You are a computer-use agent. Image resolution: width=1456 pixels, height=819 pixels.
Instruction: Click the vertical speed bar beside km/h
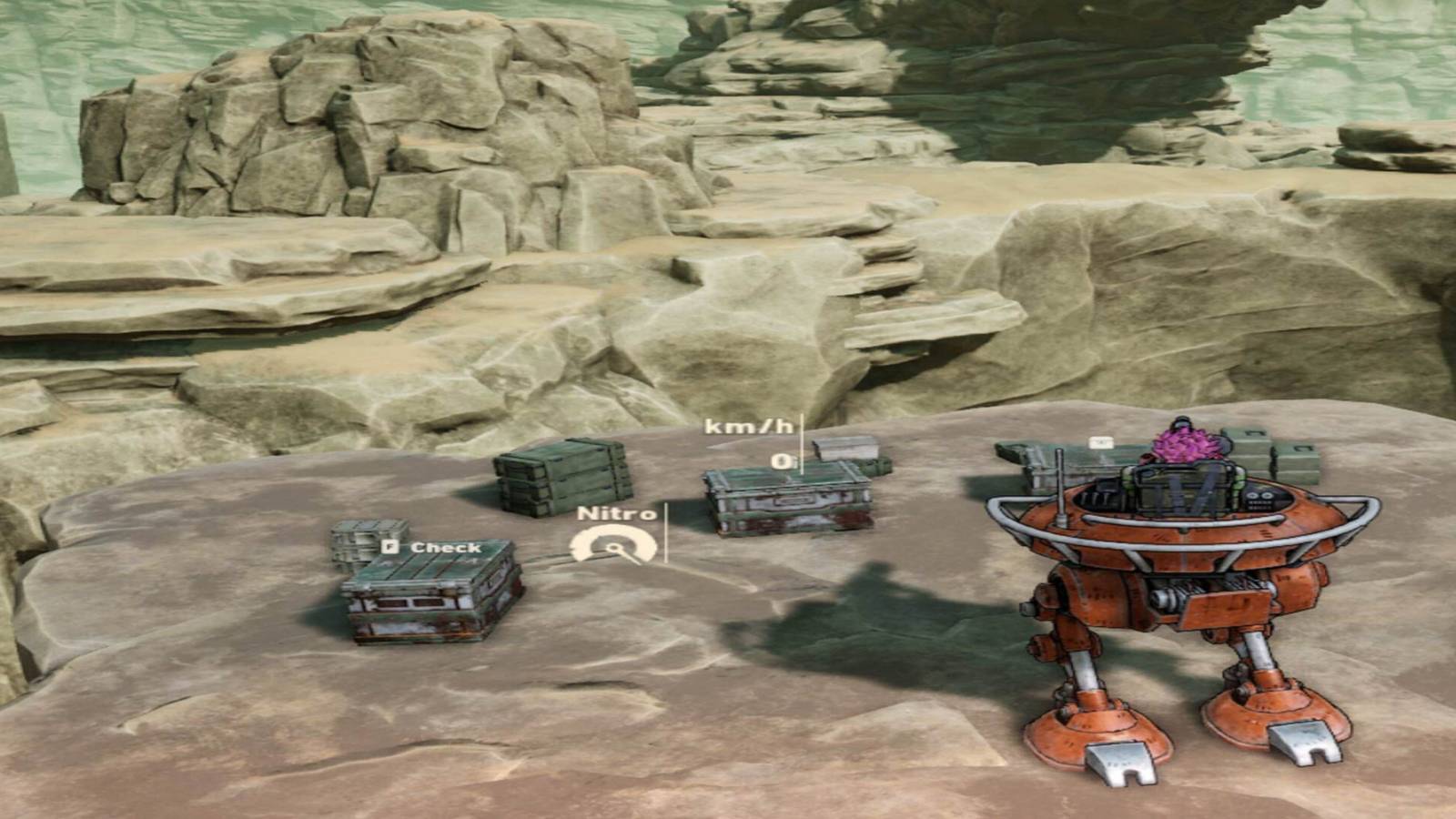tap(803, 445)
